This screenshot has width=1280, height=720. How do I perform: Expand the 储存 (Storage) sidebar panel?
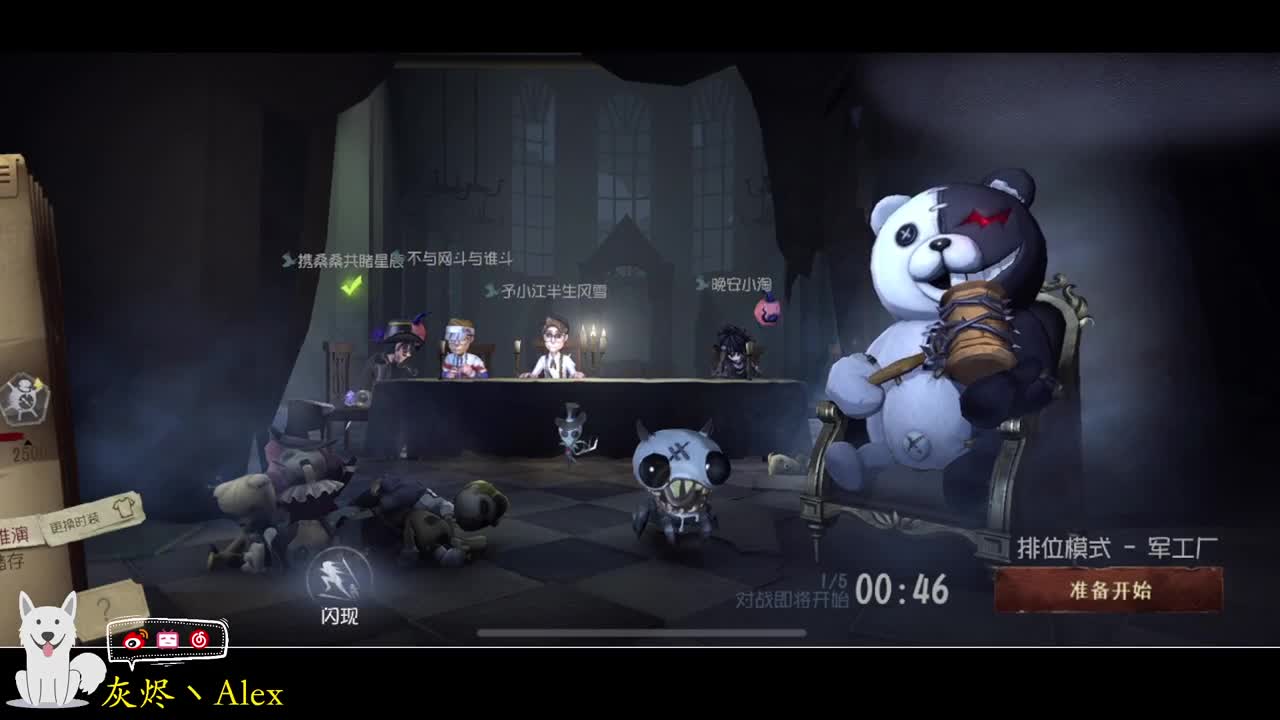(x=10, y=560)
